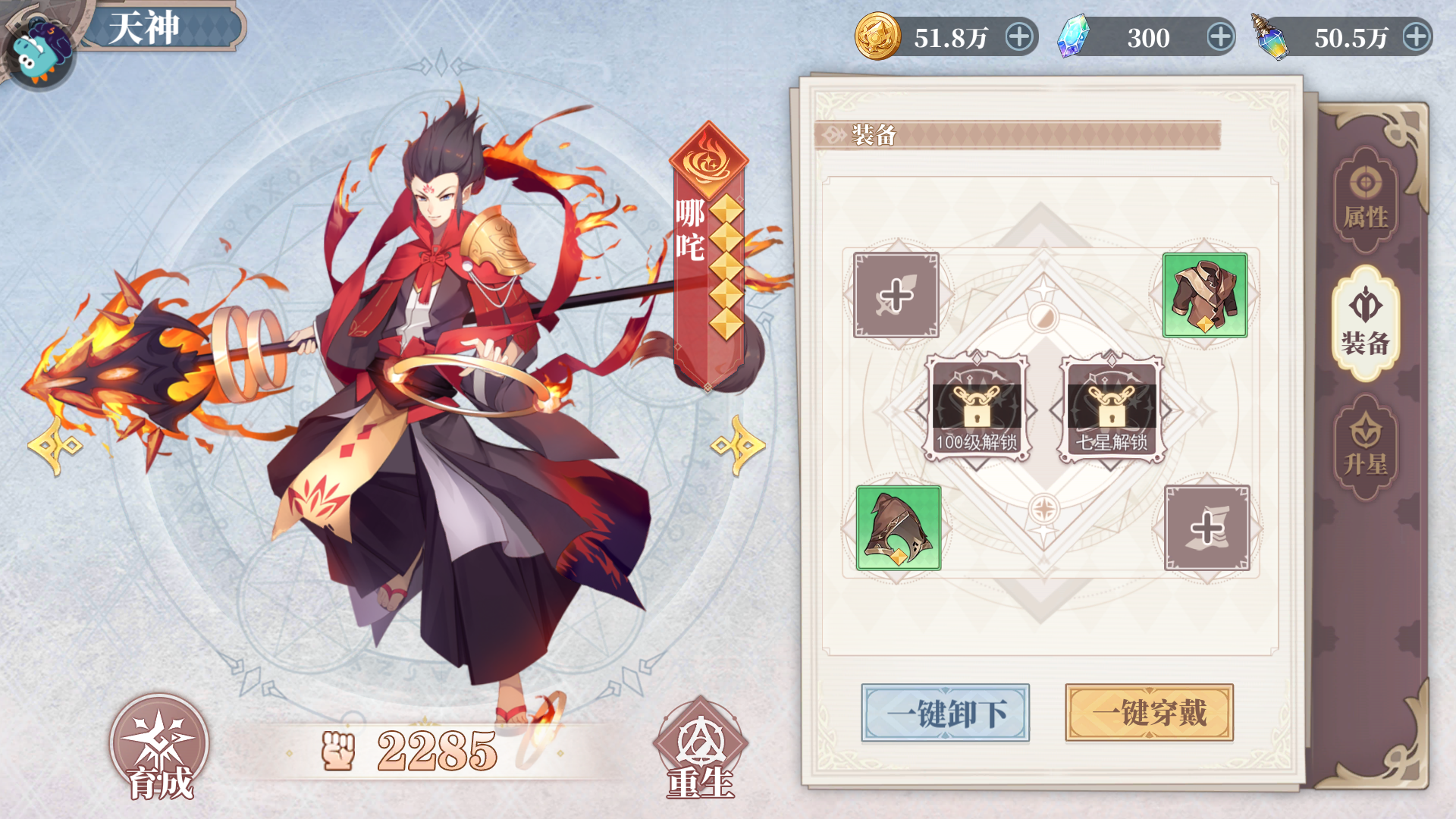
Task: Add more gold coins with plus button
Action: coord(1019,37)
